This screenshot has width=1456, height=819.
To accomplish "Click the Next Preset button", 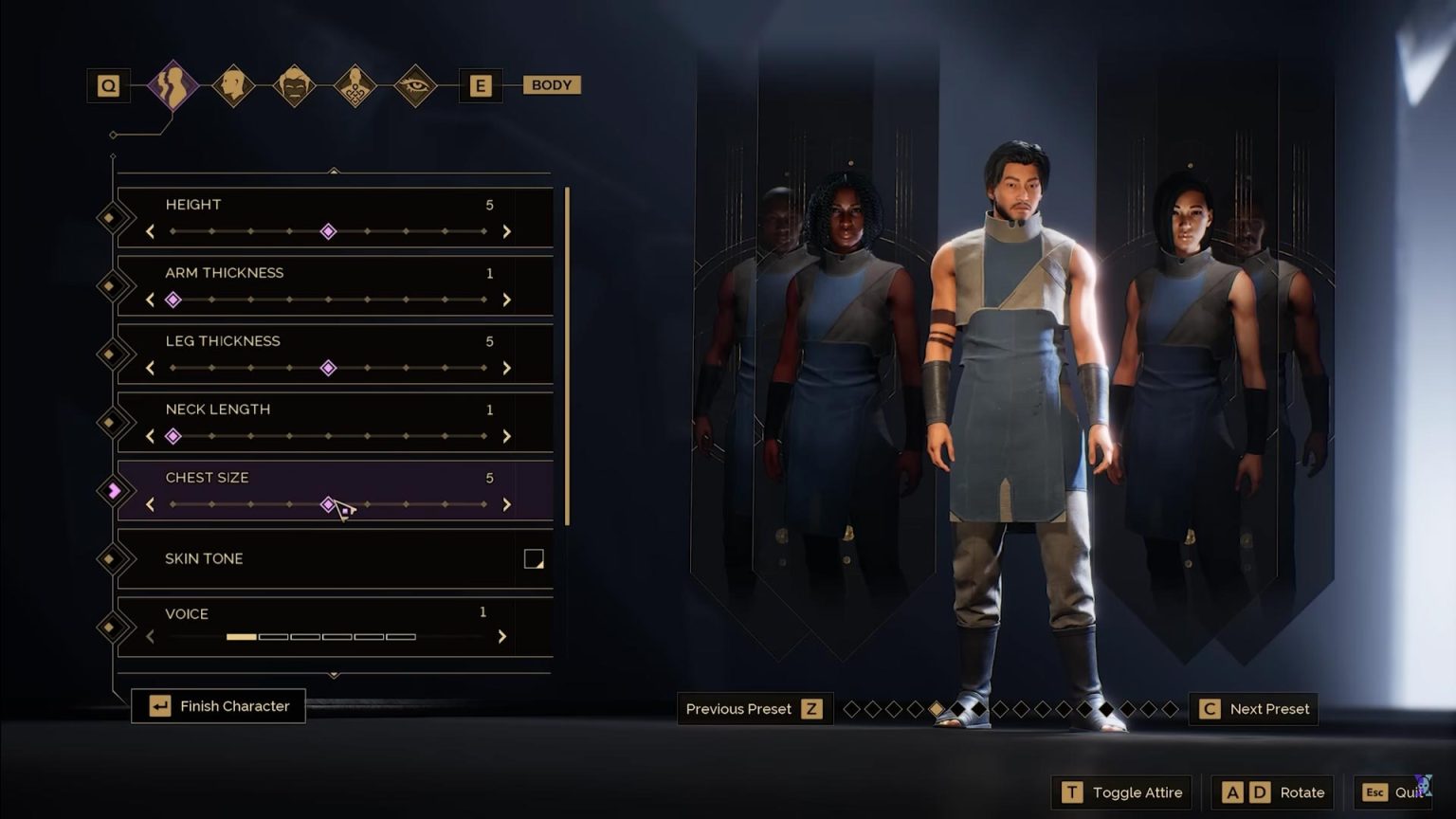I will [x=1253, y=708].
